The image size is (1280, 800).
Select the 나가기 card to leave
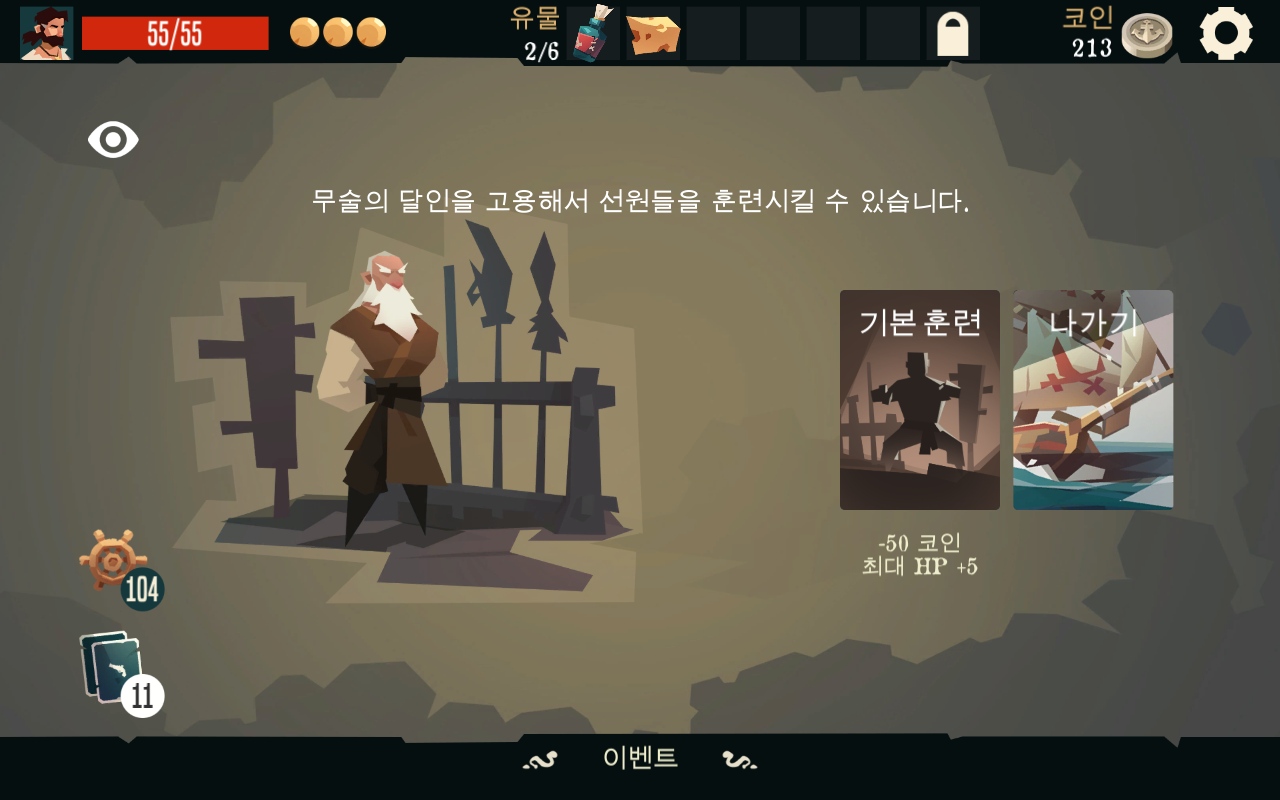pos(1092,399)
